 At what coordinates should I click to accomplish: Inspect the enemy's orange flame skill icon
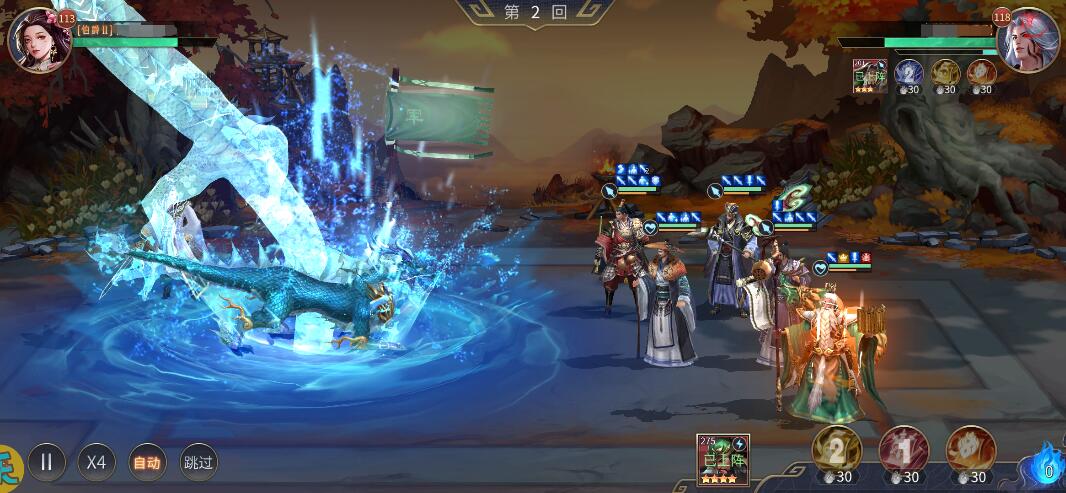click(981, 73)
